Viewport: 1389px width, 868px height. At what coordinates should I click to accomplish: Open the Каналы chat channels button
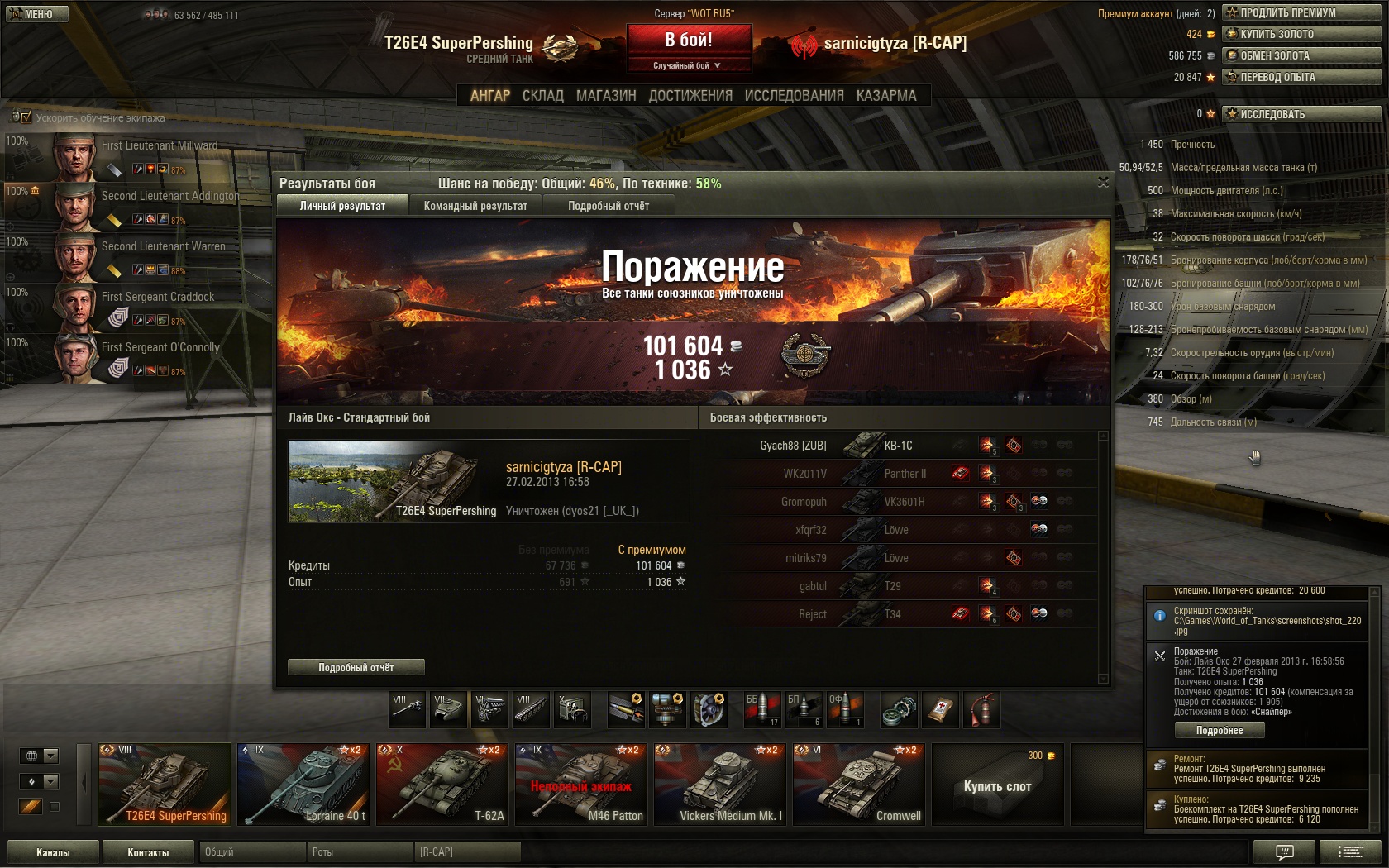coord(53,852)
